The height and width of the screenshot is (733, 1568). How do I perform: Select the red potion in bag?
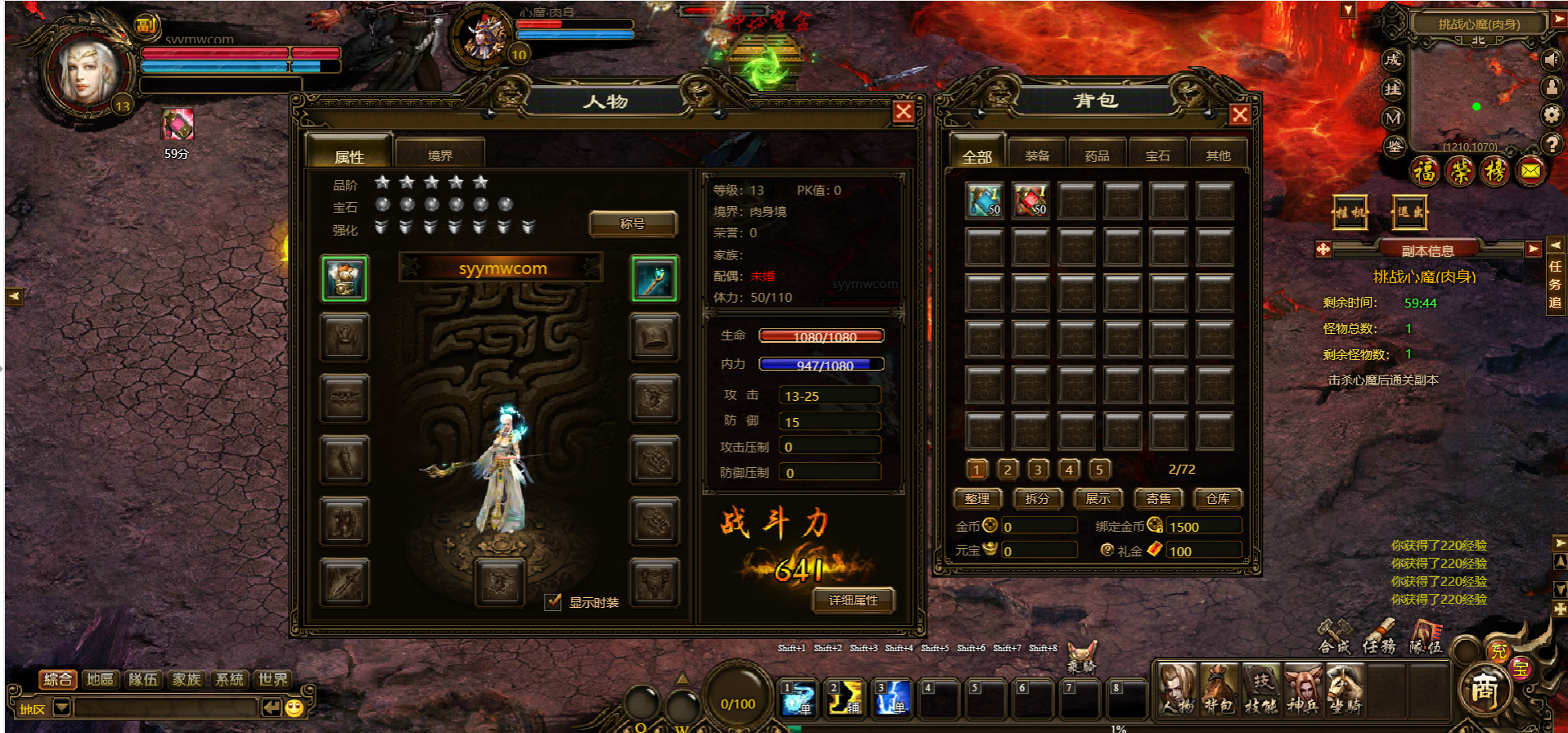tap(1030, 200)
